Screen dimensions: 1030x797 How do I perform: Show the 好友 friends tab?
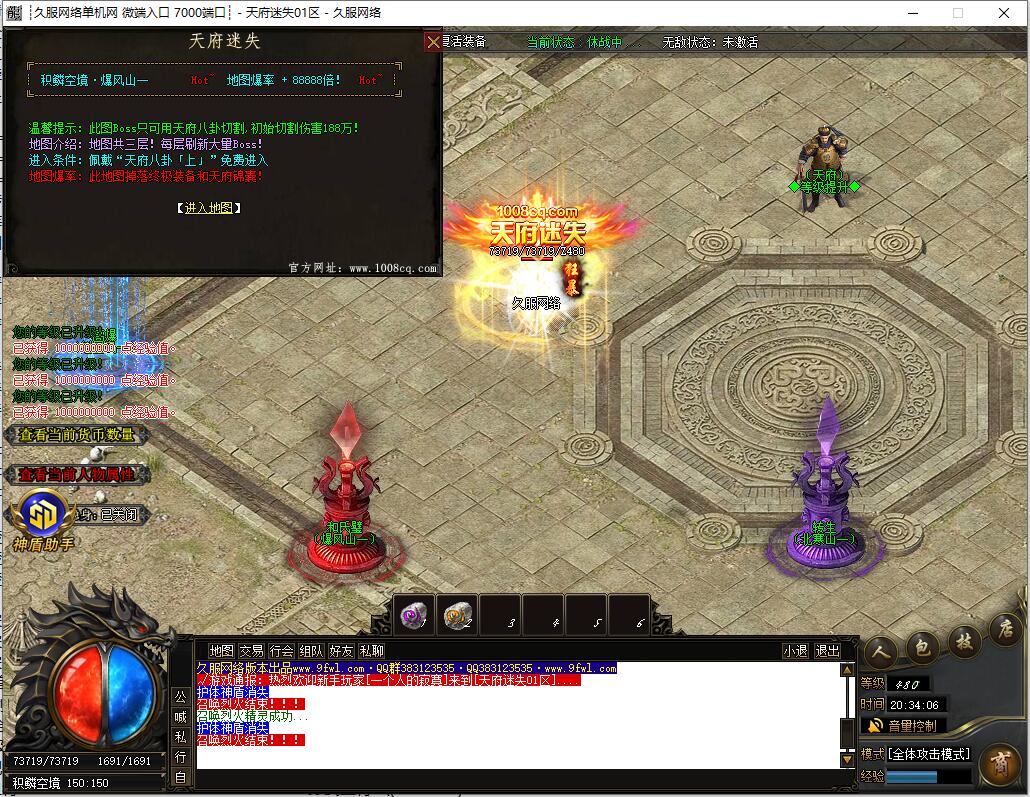341,650
